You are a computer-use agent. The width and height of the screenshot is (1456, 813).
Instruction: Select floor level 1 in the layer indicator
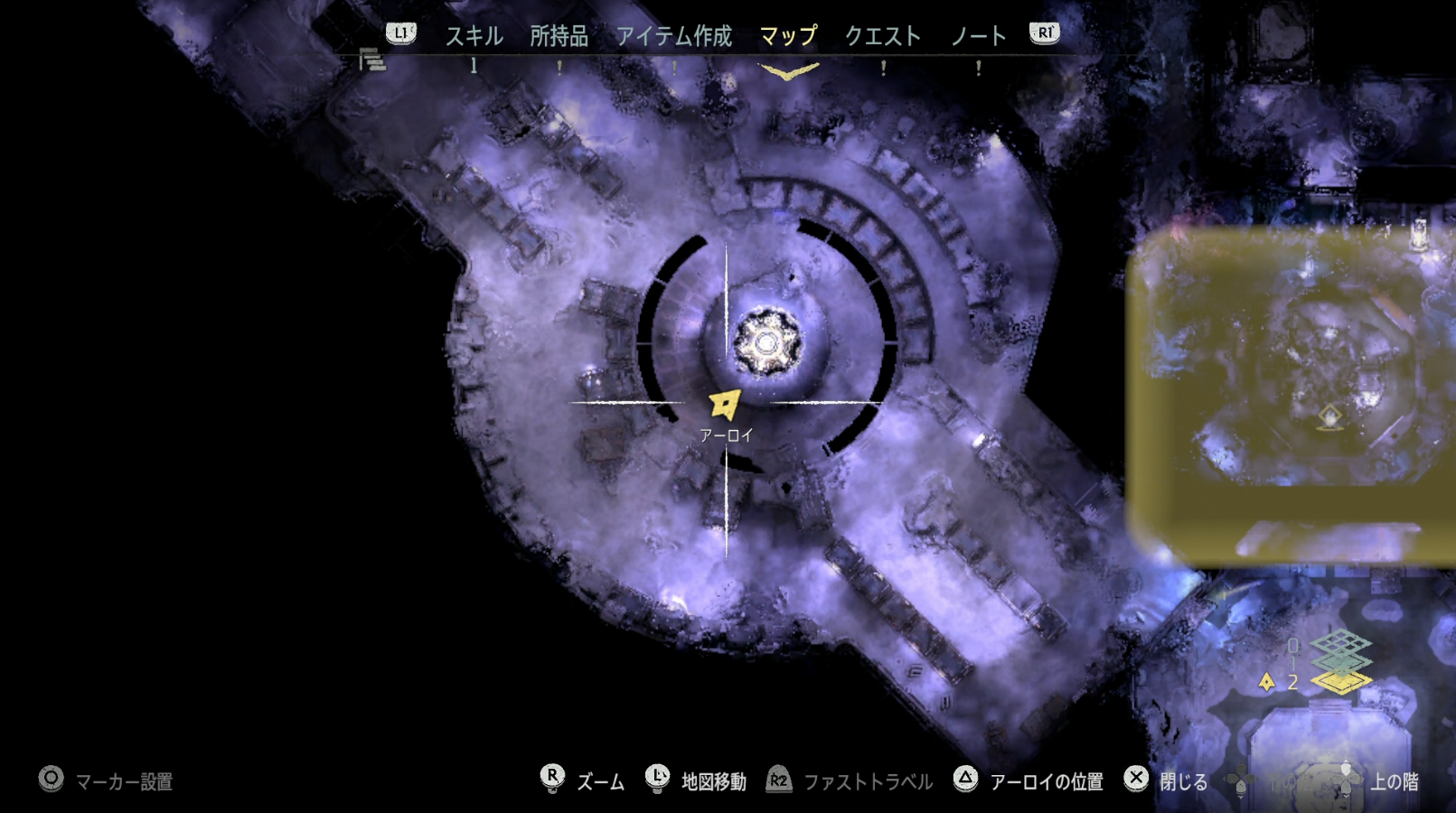click(1293, 662)
